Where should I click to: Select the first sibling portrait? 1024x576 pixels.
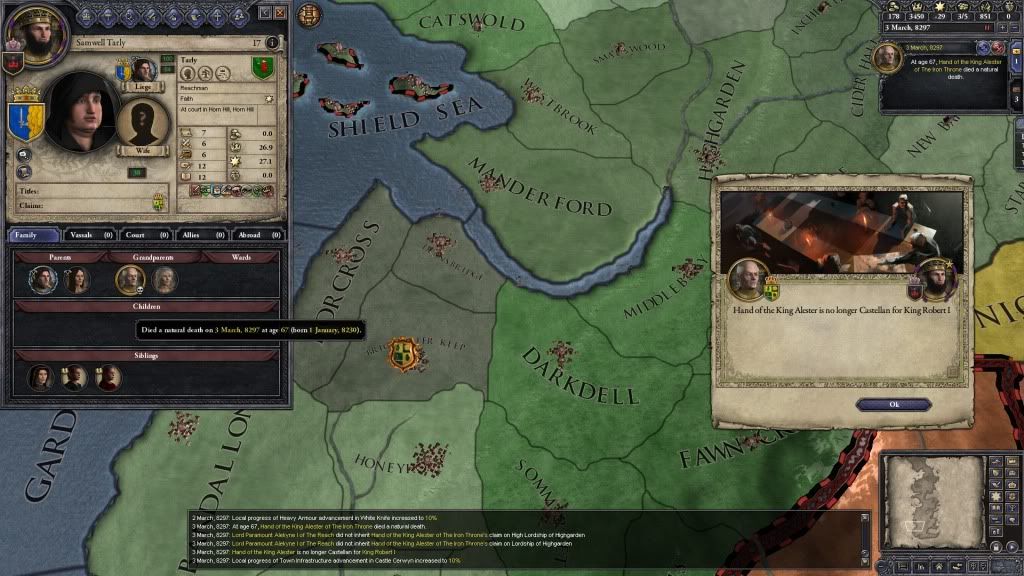point(40,378)
